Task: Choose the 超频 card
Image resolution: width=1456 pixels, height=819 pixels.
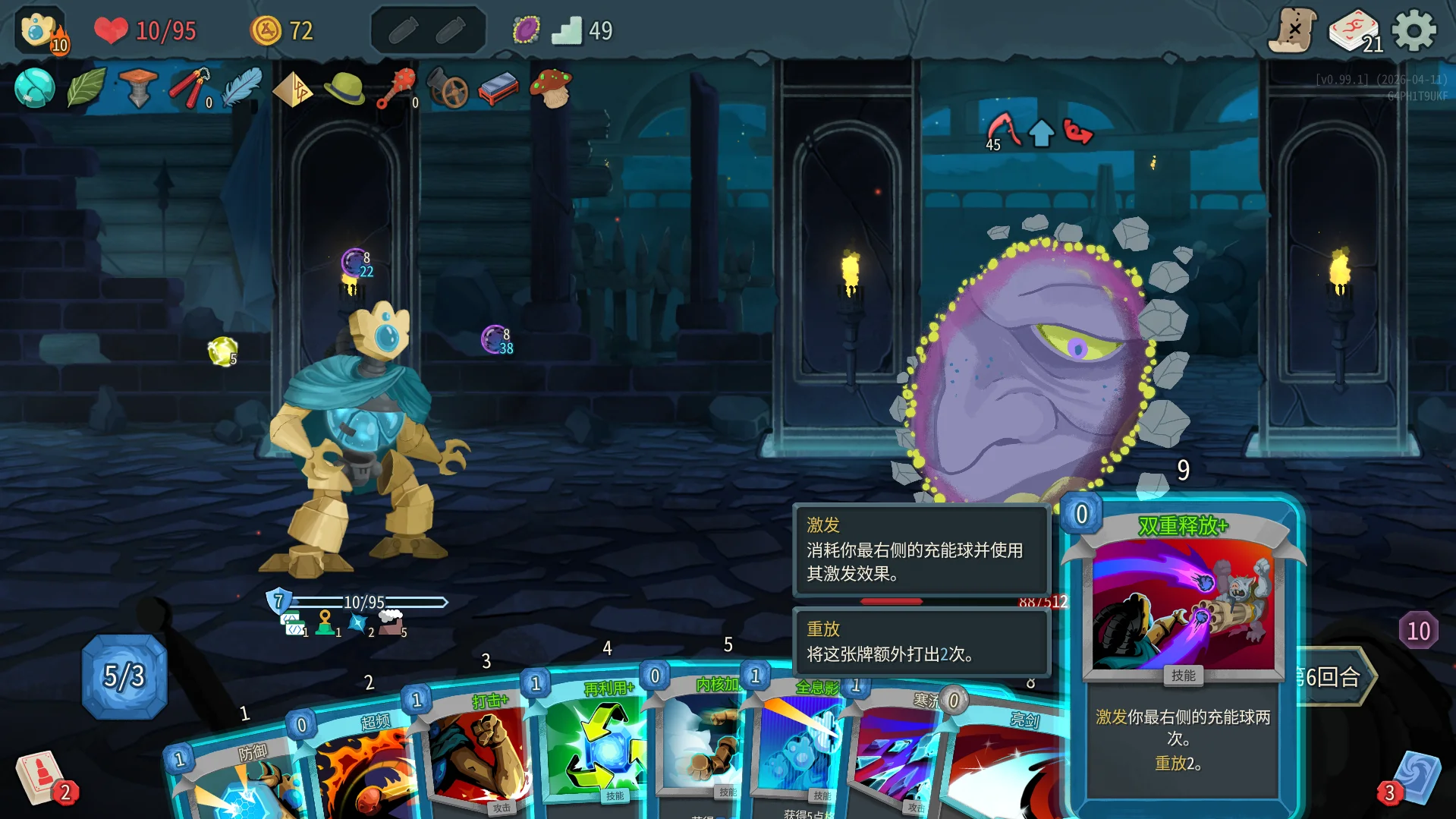Action: 357,767
